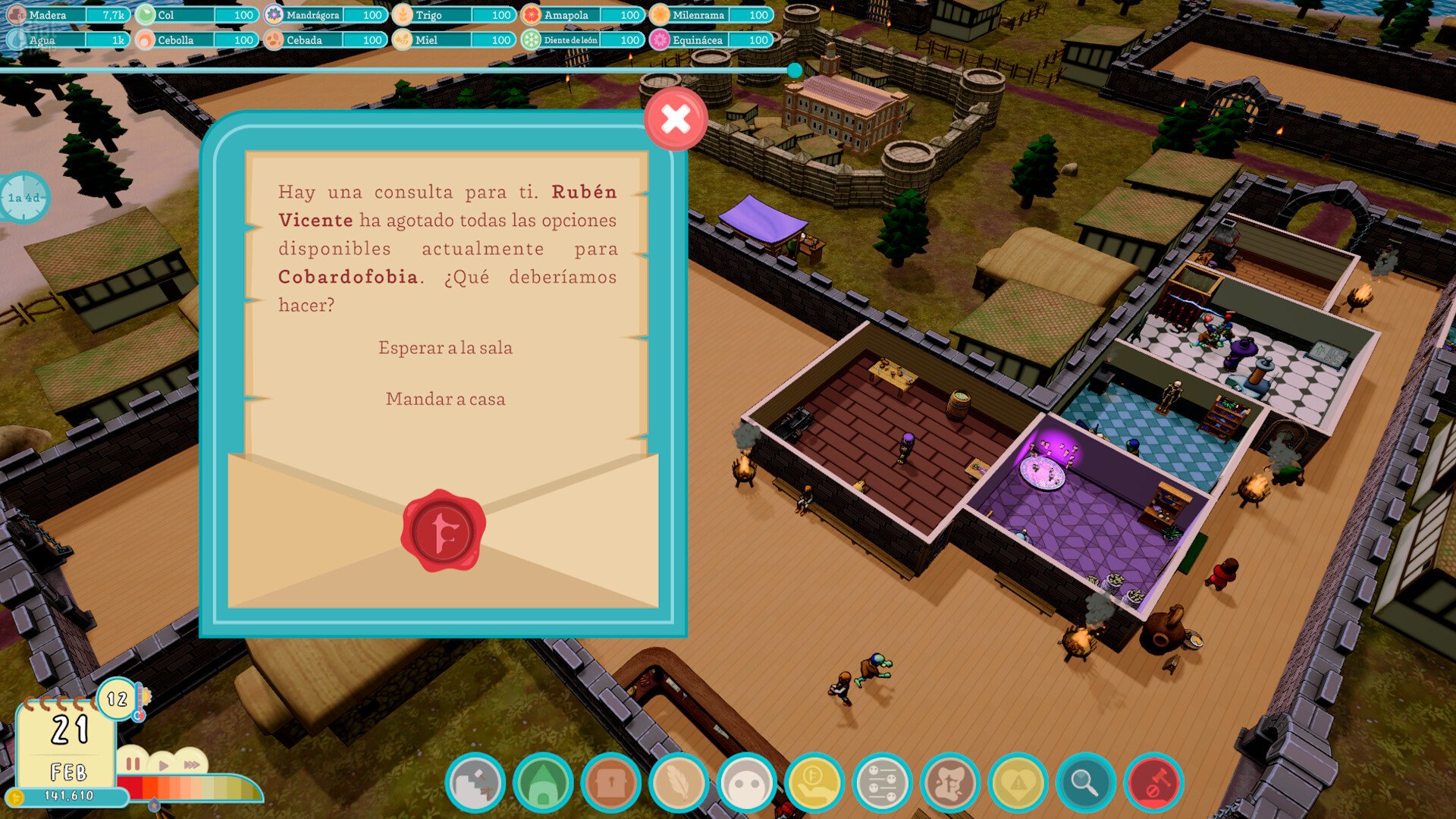This screenshot has height=819, width=1456.
Task: Close the consultation letter dialog
Action: pyautogui.click(x=675, y=119)
